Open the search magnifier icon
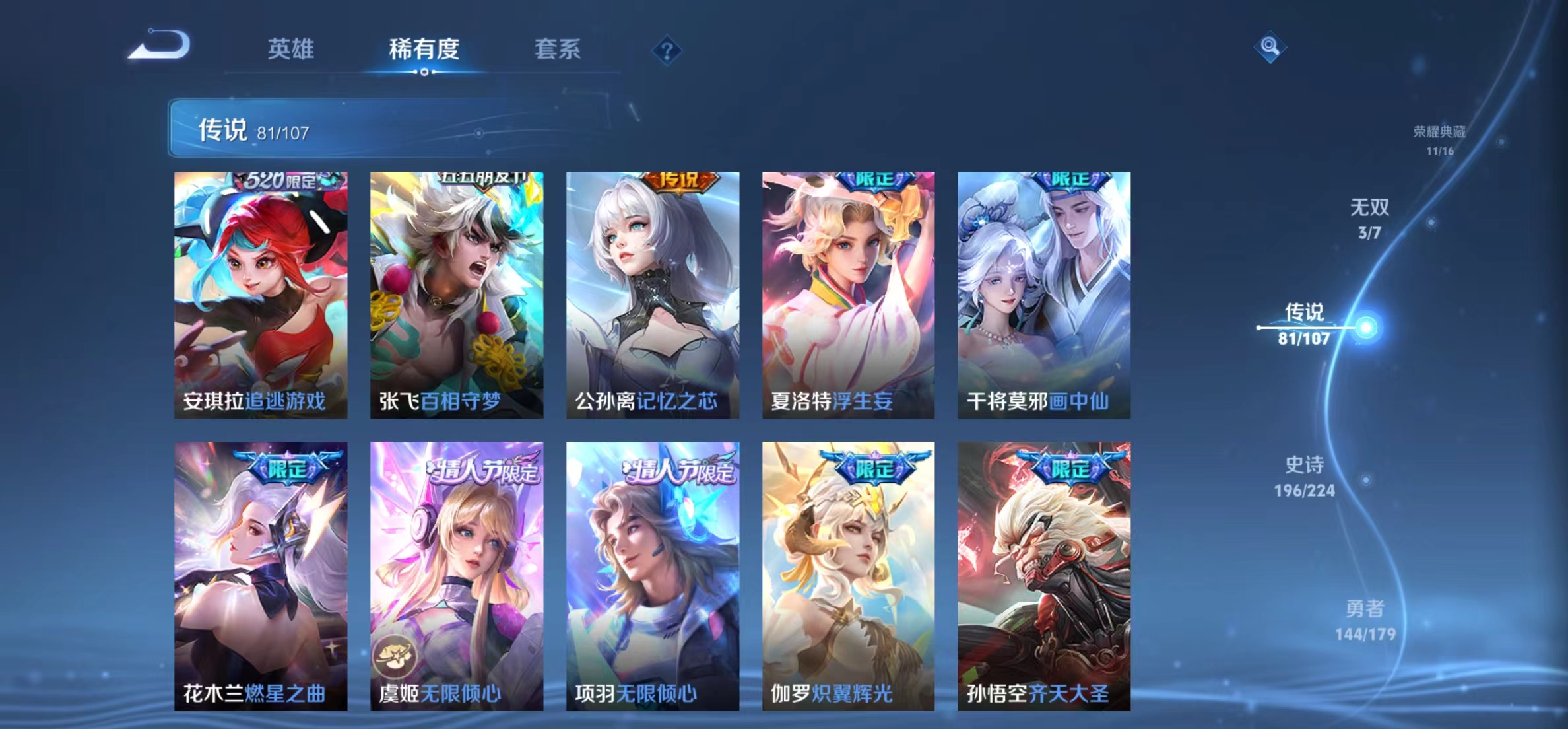Screen dimensions: 1568x729 (x=1271, y=47)
